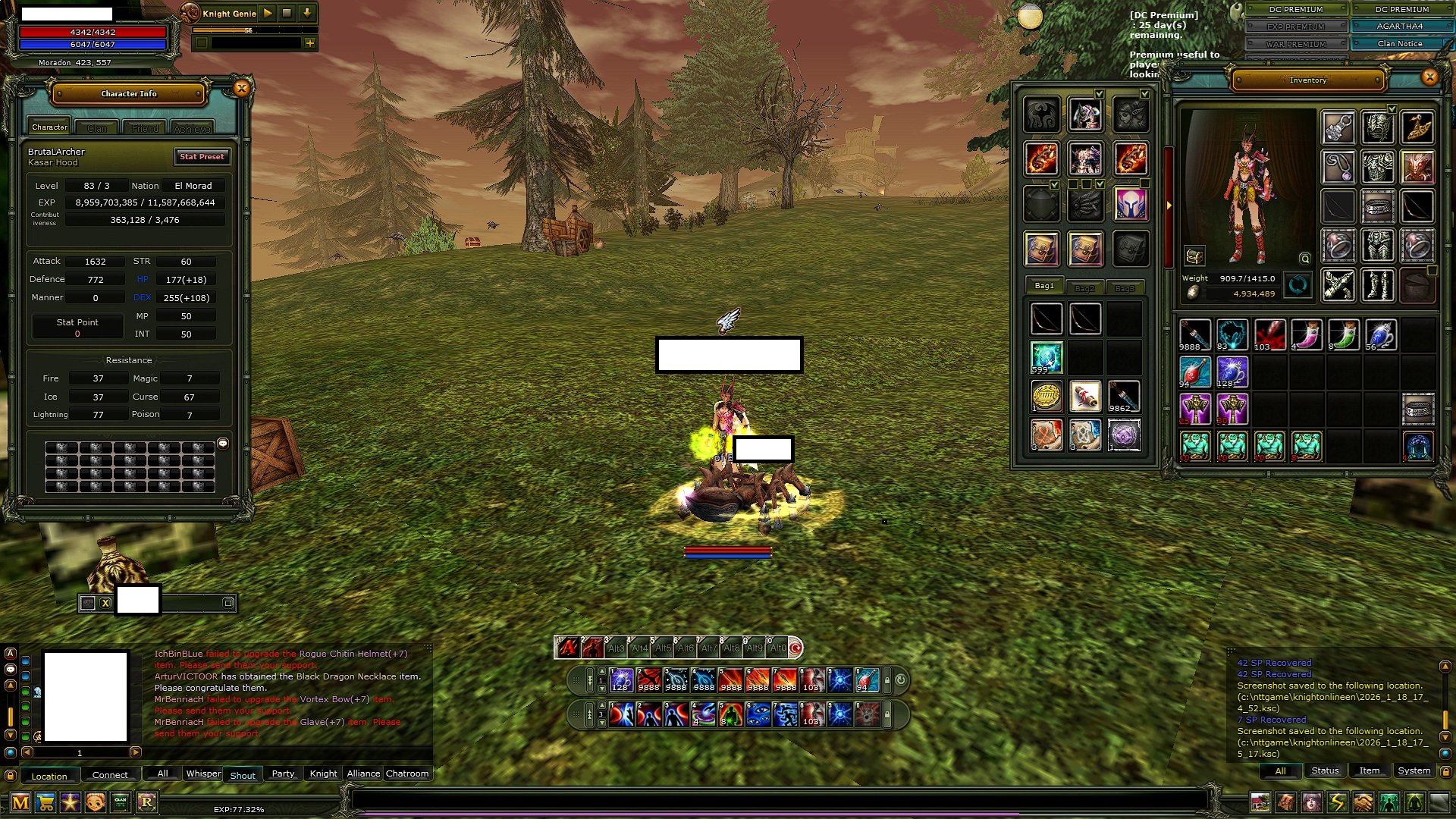The height and width of the screenshot is (819, 1456).
Task: Show the Chatroom tab
Action: click(x=407, y=773)
